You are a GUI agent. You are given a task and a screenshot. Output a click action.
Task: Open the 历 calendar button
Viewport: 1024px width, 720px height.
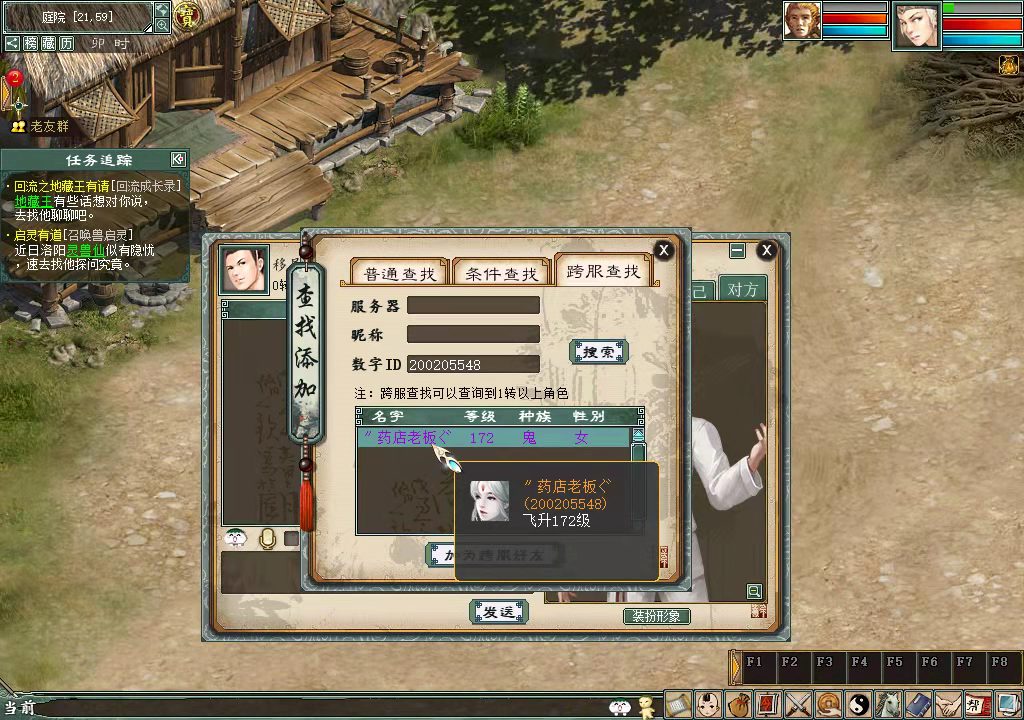pos(66,43)
